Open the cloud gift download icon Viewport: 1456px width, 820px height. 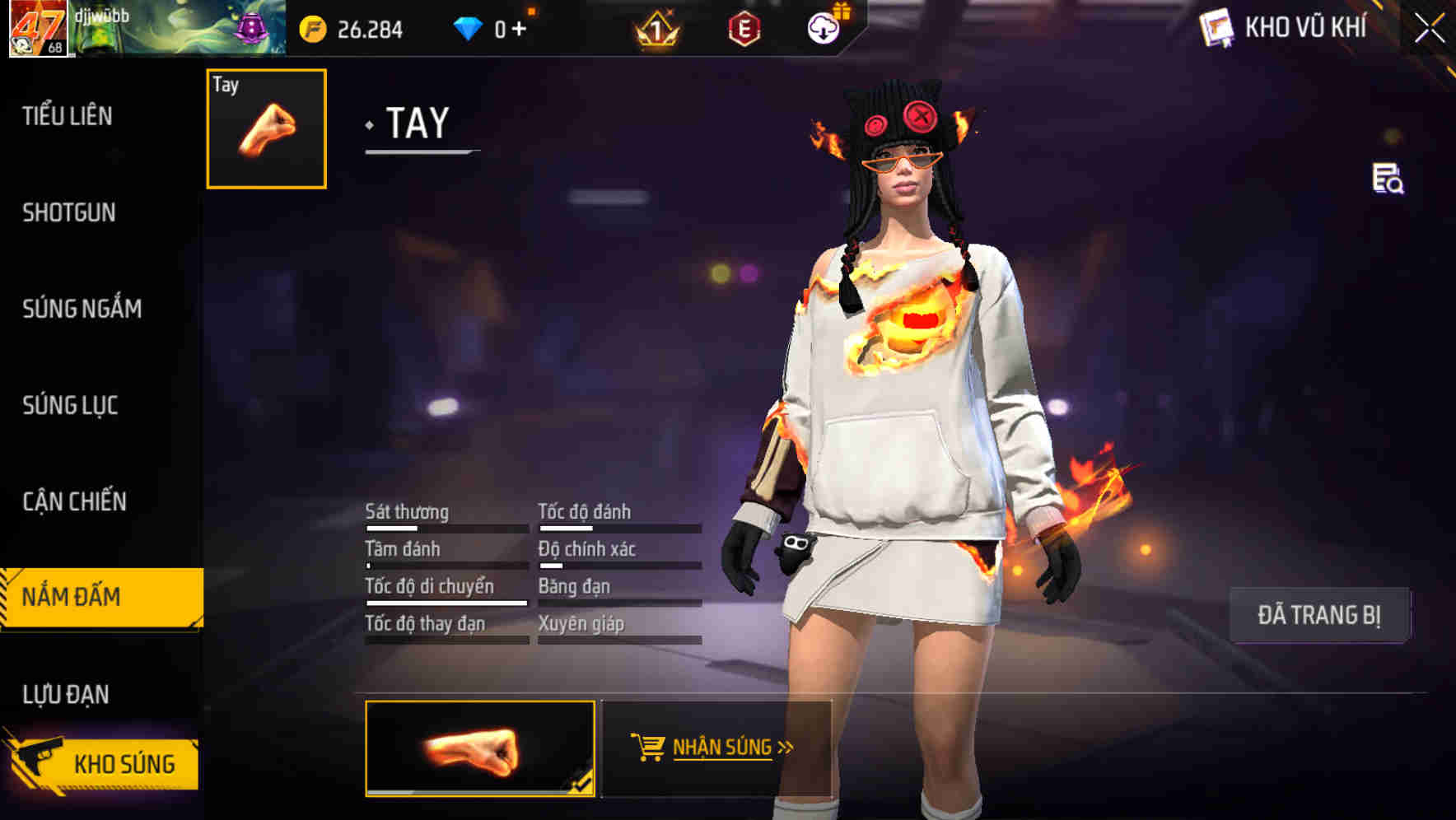824,27
